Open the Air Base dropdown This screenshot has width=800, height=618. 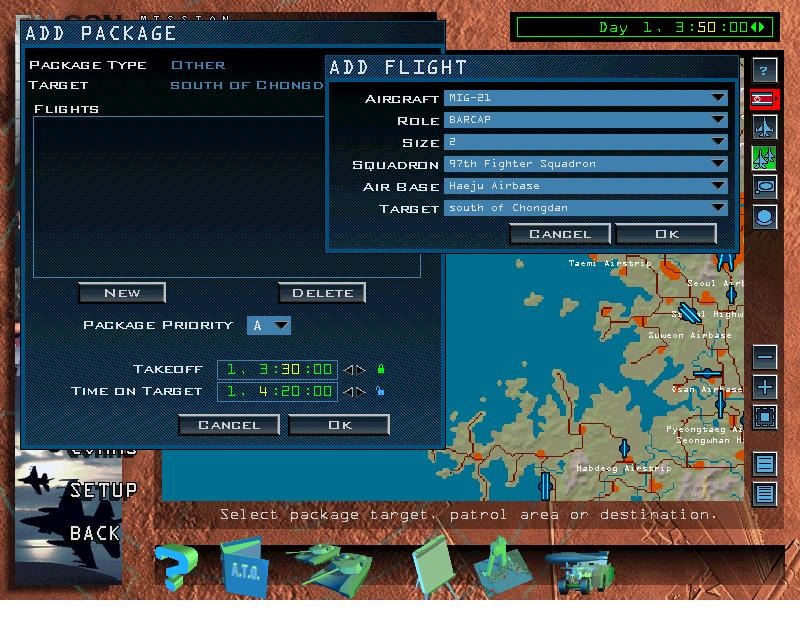tap(585, 186)
